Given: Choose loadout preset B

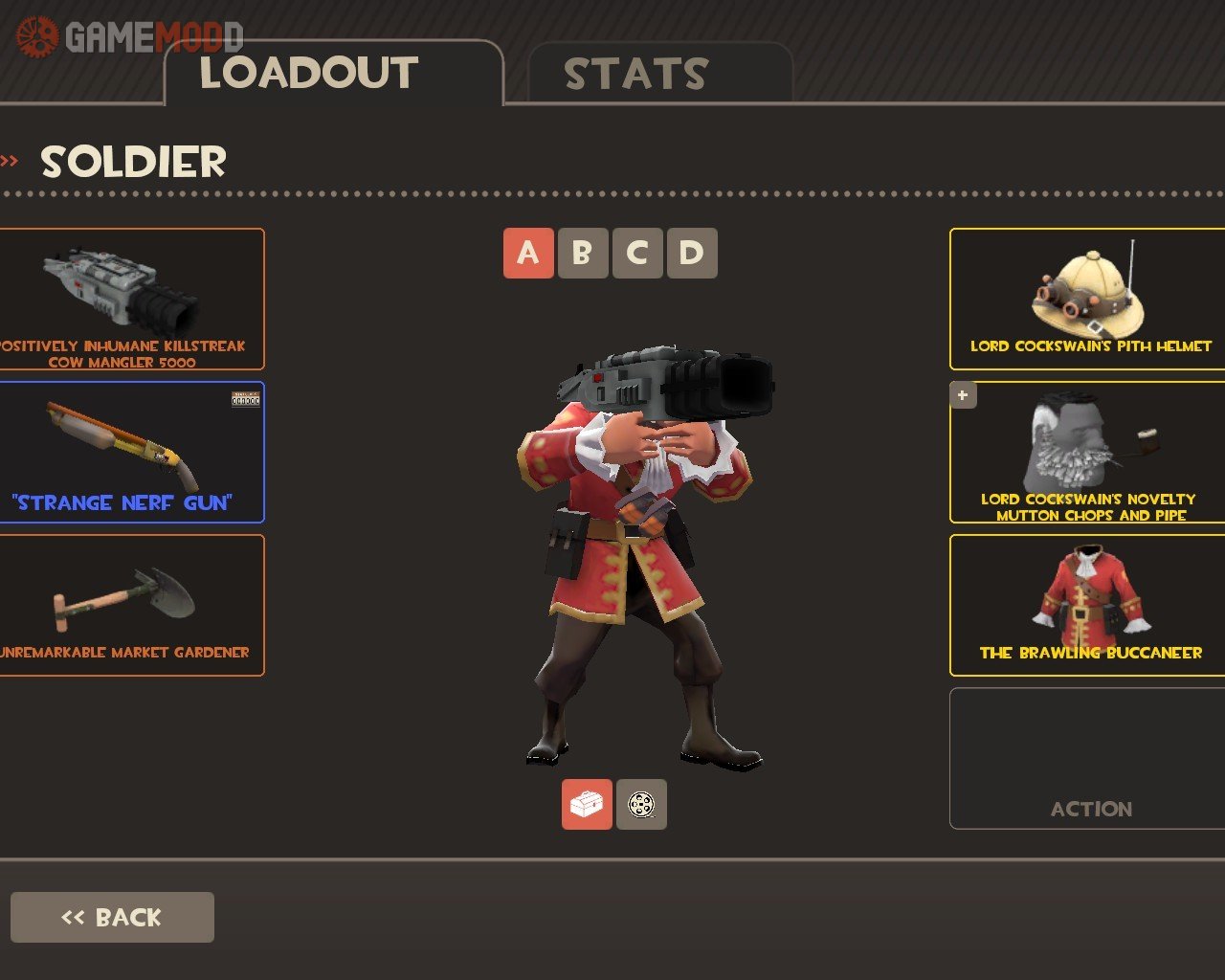Looking at the screenshot, I should (582, 254).
